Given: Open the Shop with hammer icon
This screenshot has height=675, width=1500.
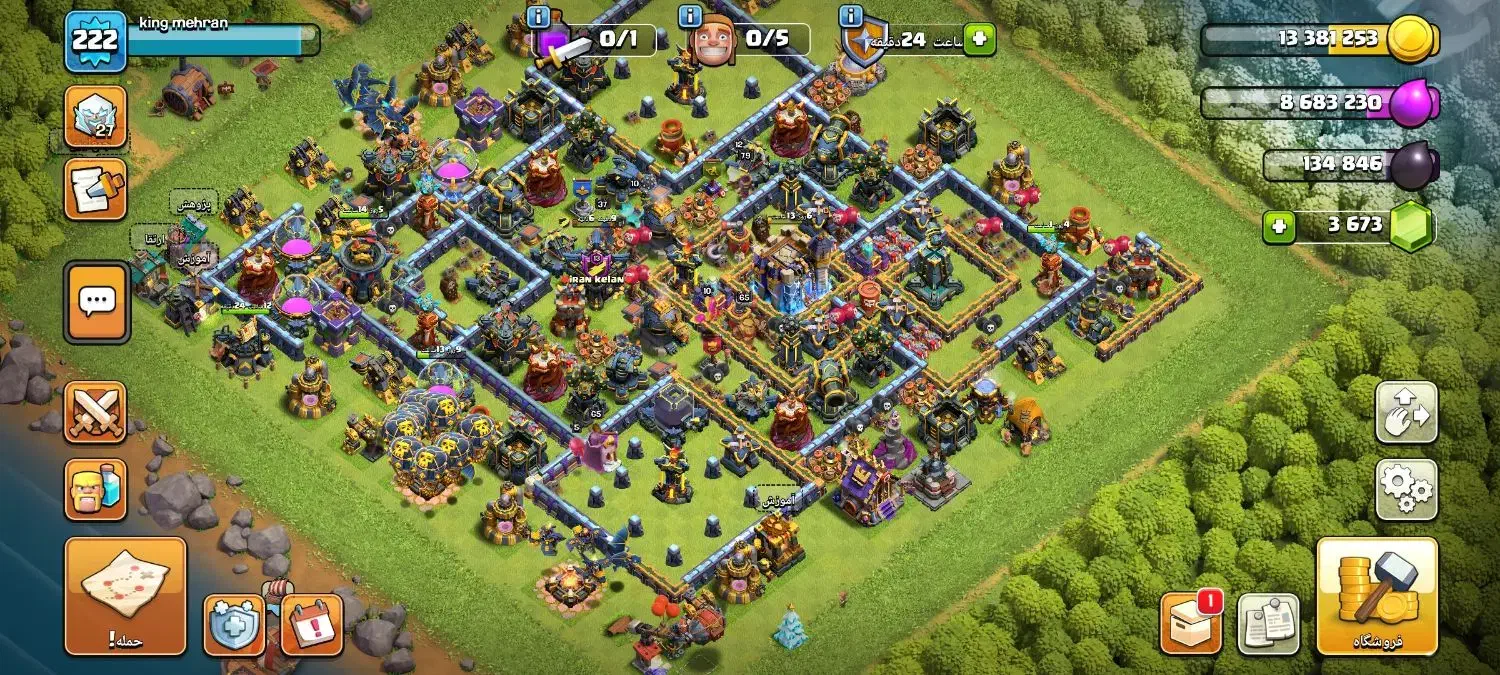Looking at the screenshot, I should [x=1376, y=596].
